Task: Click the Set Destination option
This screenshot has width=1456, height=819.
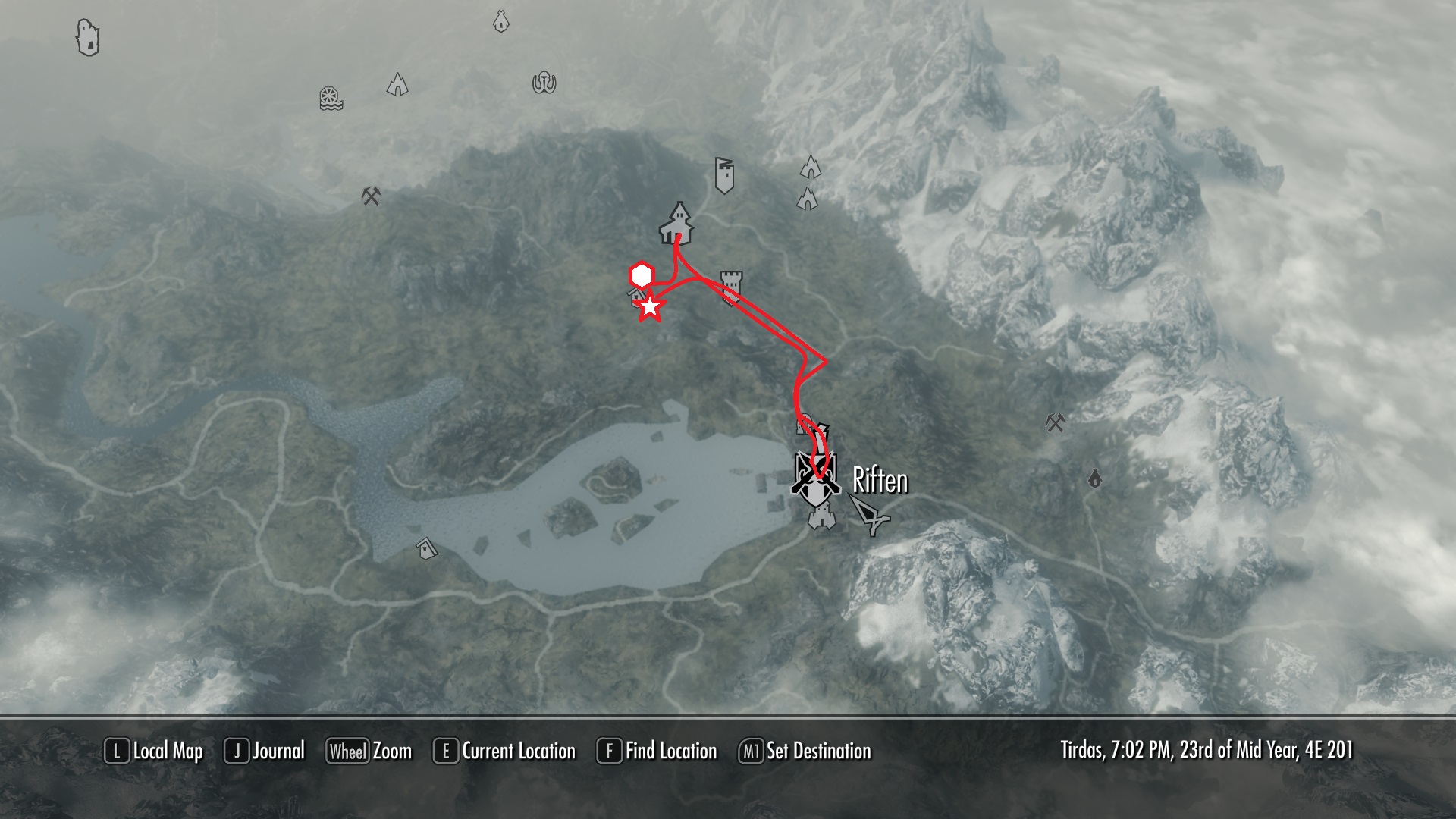Action: coord(805,751)
